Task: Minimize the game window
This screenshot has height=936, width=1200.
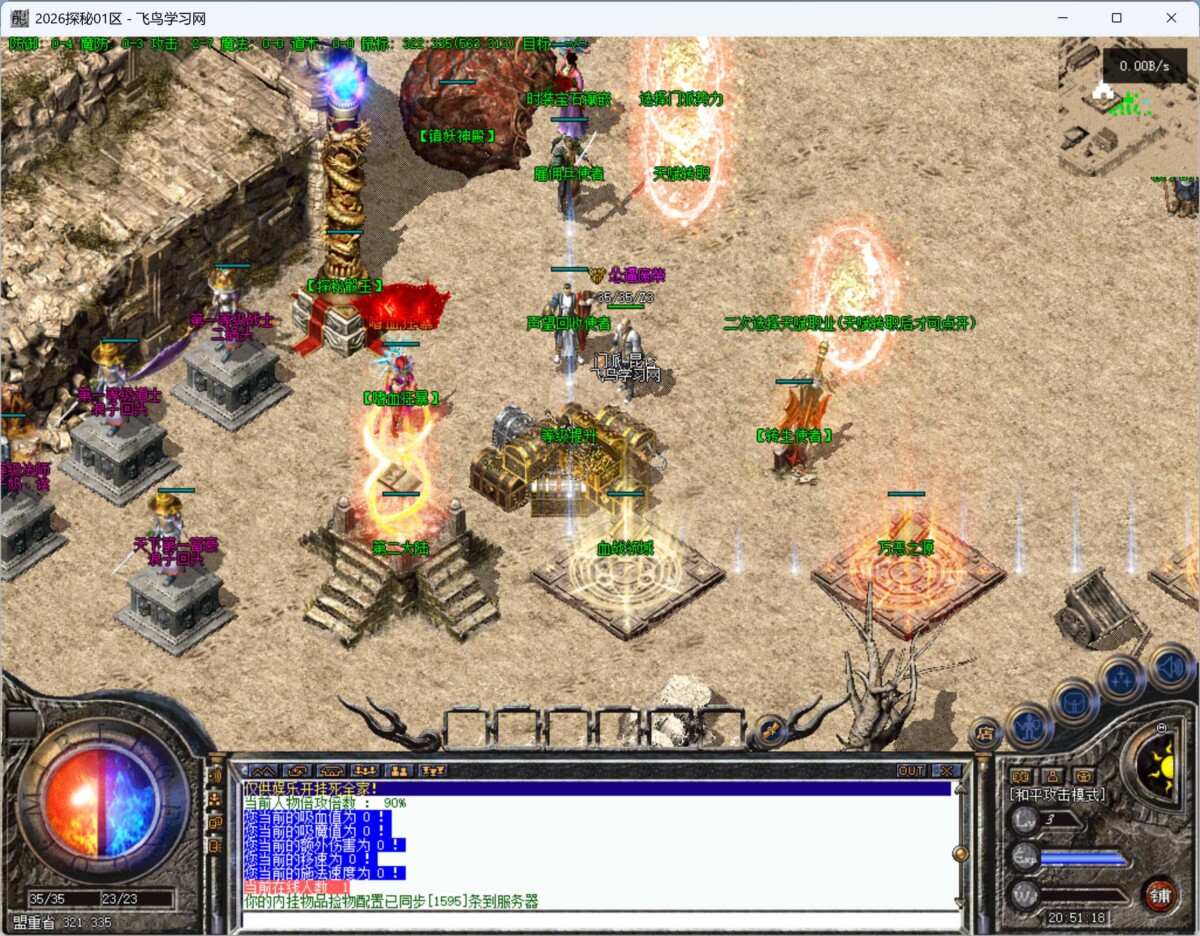Action: [1063, 18]
